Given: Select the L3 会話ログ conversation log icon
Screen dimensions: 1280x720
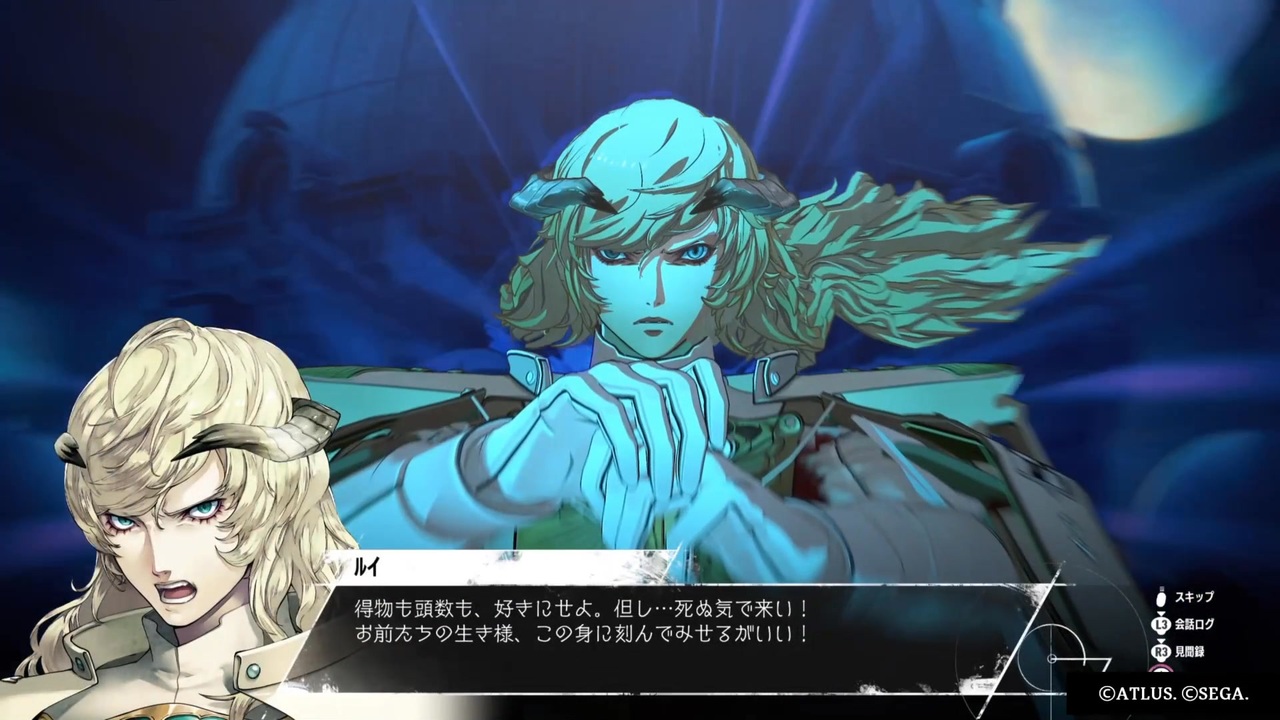Looking at the screenshot, I should tap(1161, 622).
